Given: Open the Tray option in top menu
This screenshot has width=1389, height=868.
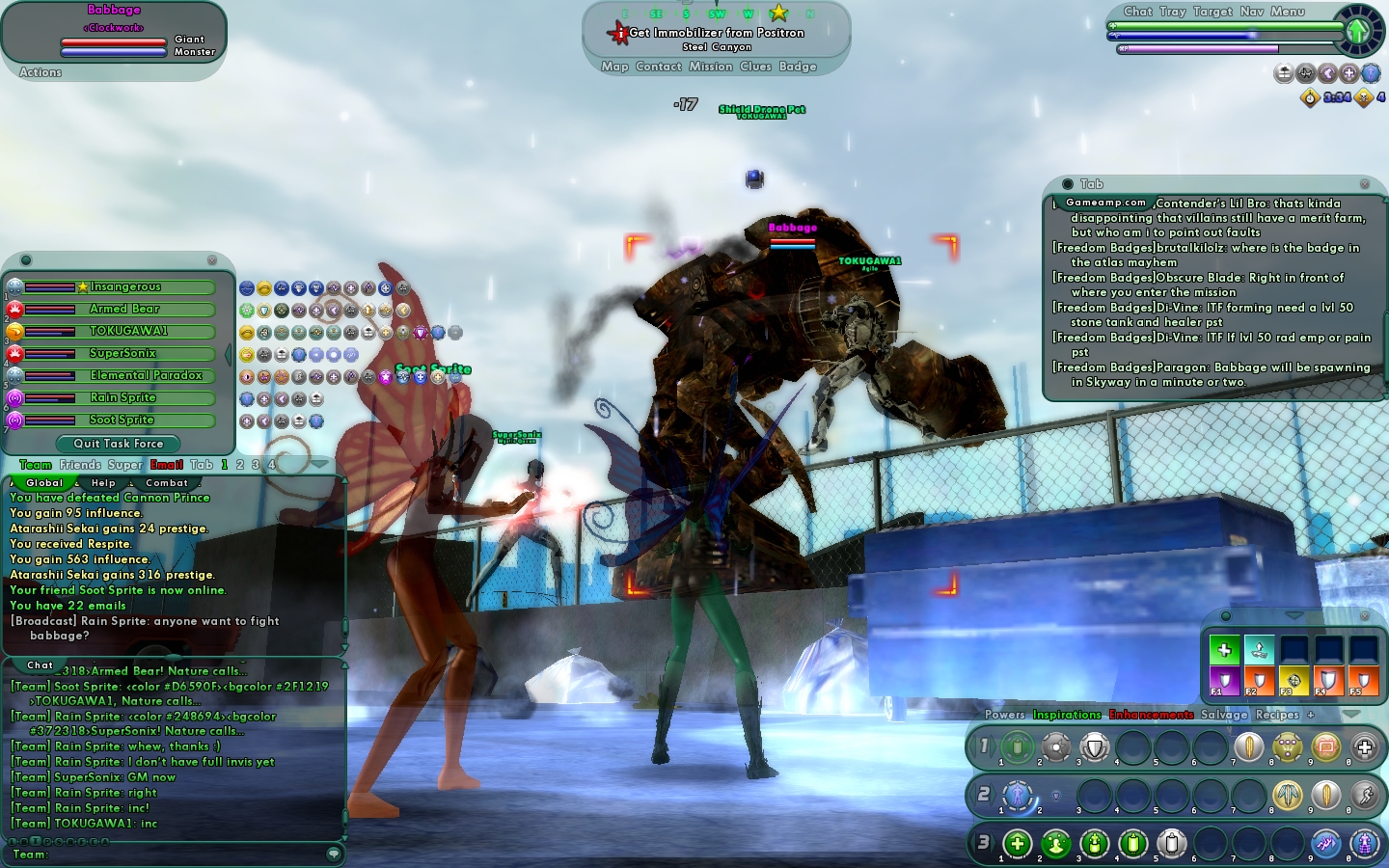Looking at the screenshot, I should (1173, 12).
